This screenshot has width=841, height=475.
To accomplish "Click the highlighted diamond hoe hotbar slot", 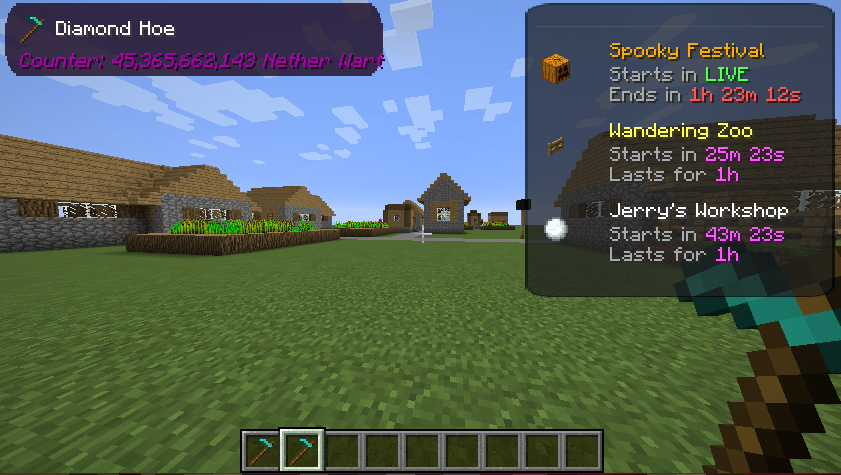I will 301,451.
